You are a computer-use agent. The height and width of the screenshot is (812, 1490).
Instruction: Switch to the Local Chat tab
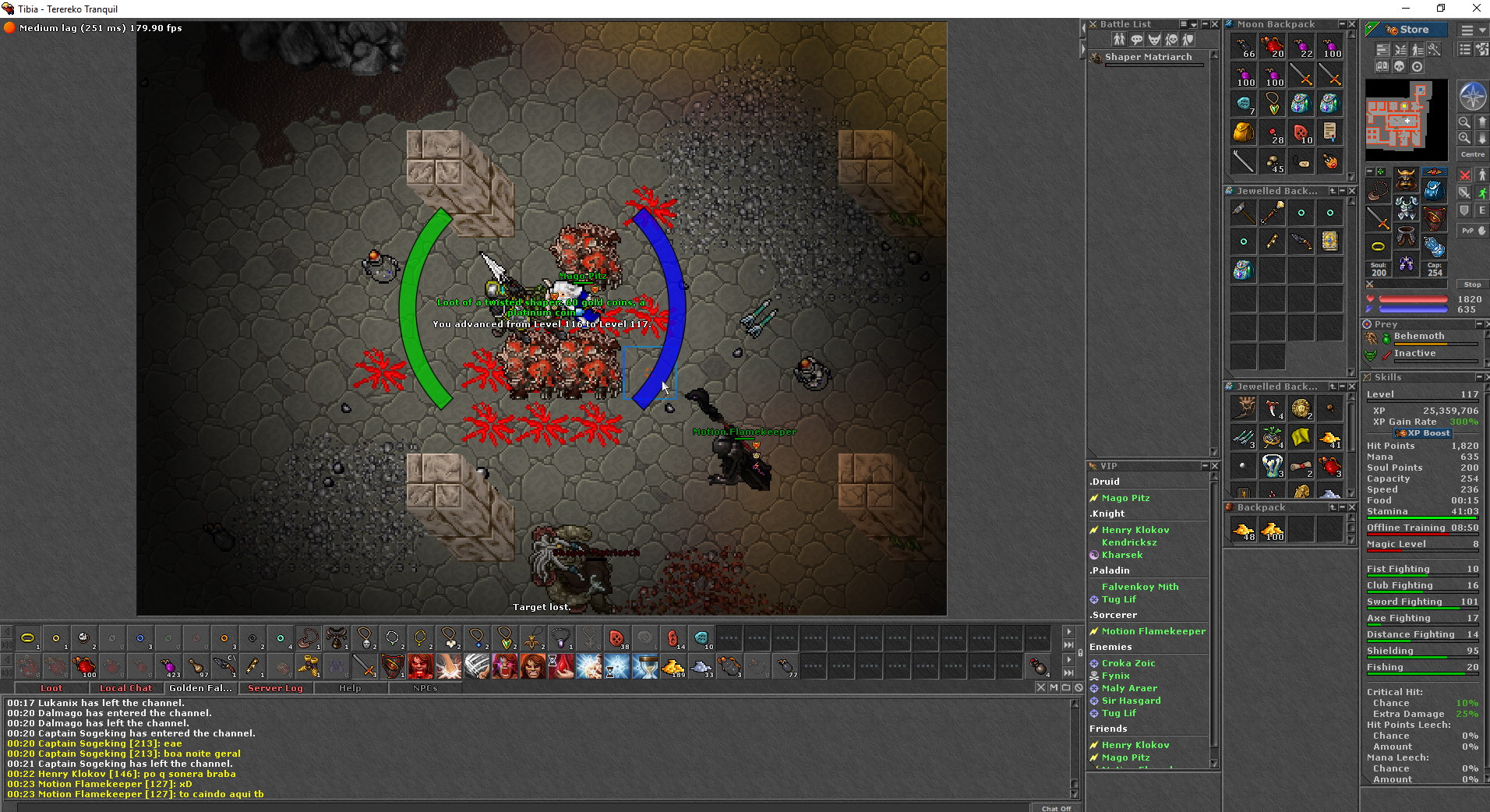coord(126,688)
